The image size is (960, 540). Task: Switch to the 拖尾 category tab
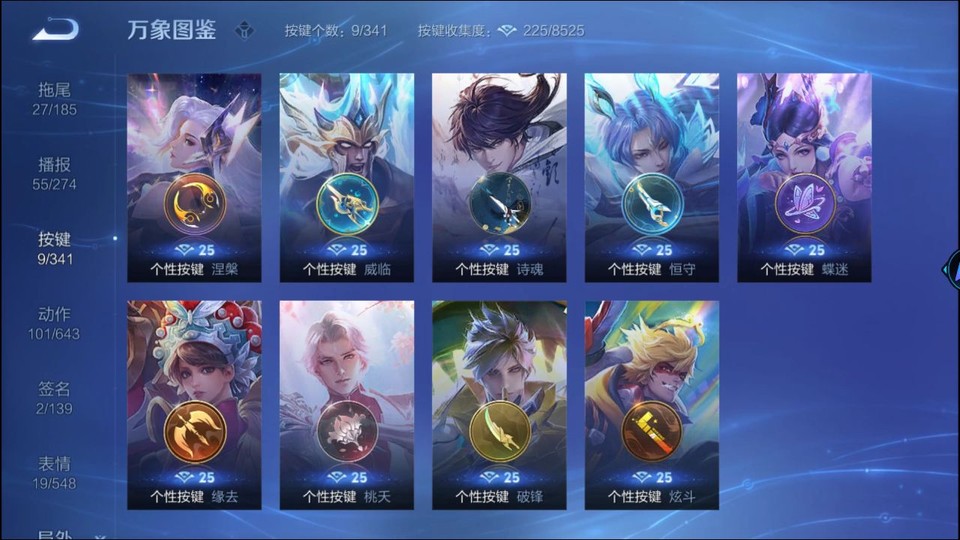[x=55, y=98]
